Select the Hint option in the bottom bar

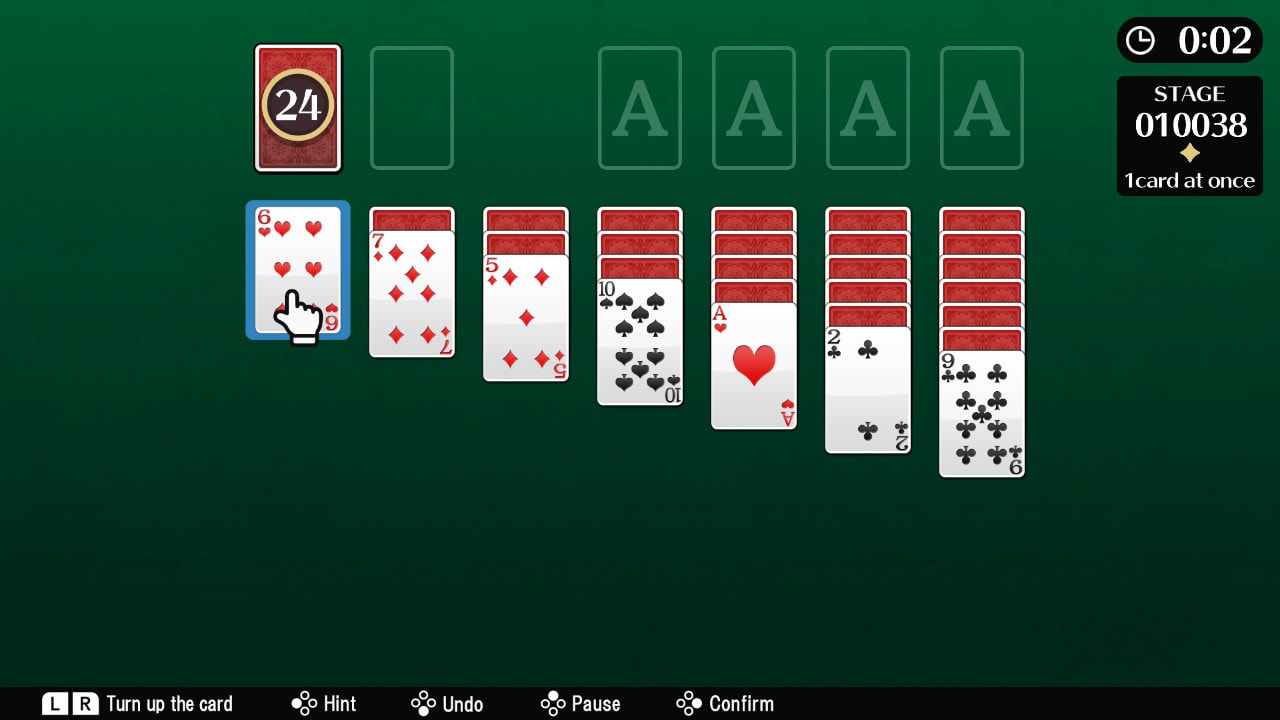click(323, 703)
